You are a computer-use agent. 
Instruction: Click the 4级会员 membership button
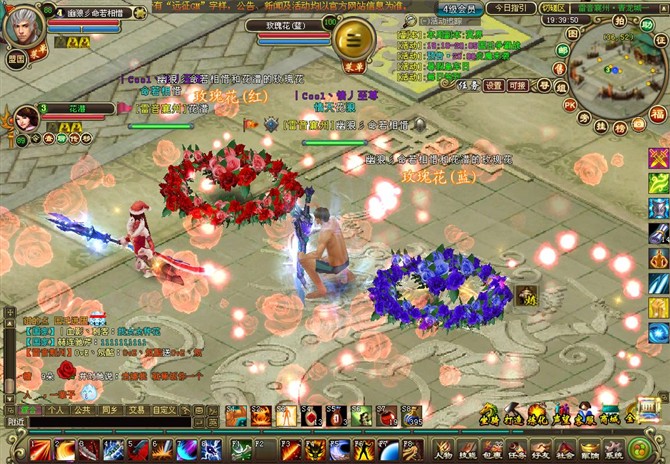[461, 7]
